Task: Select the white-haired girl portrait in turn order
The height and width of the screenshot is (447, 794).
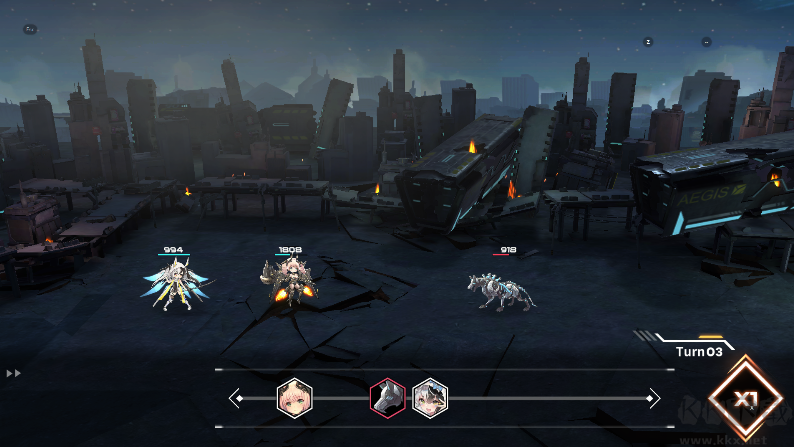Action: pos(430,397)
